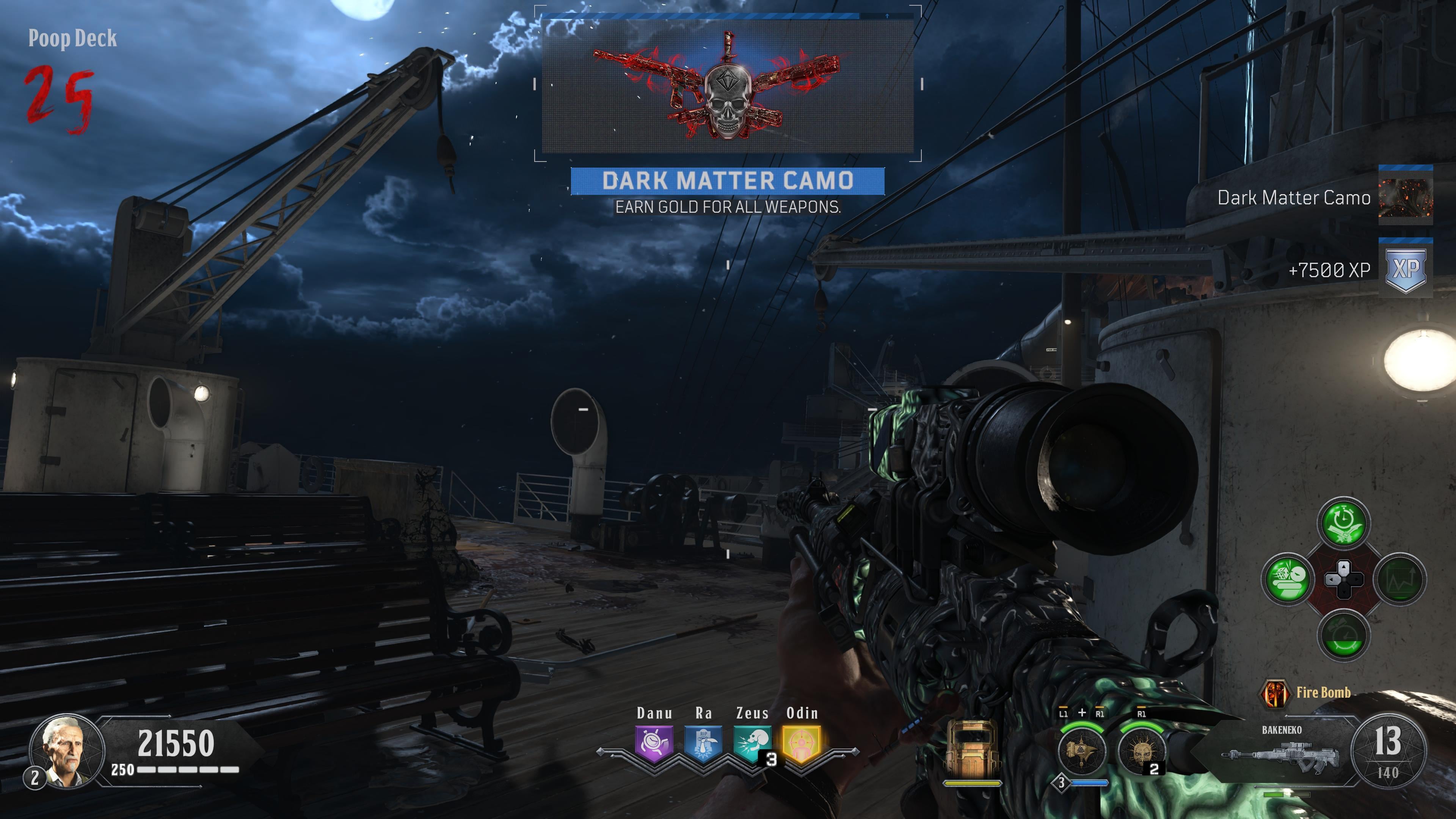Viewport: 1456px width, 819px height.
Task: View the Dark Matter Camo reward thumbnail
Action: (x=1405, y=197)
